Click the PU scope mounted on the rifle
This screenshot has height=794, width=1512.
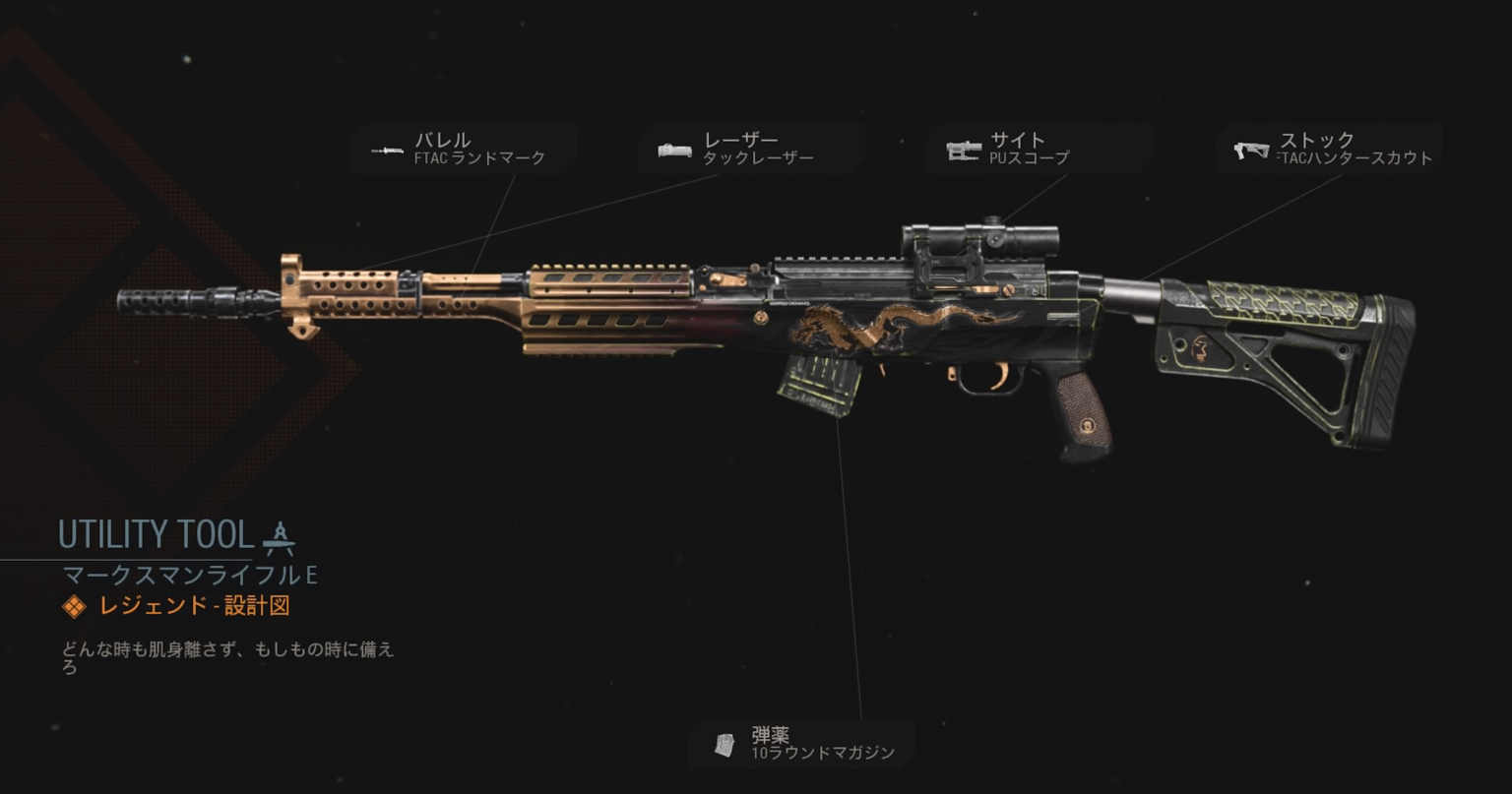point(984,239)
